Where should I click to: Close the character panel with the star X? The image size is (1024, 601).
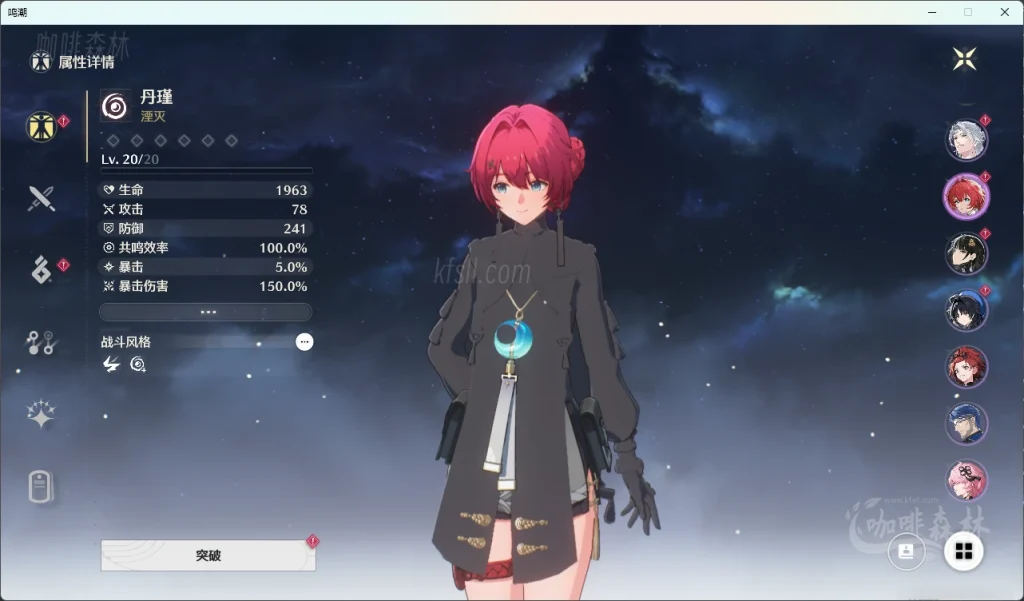pos(964,59)
